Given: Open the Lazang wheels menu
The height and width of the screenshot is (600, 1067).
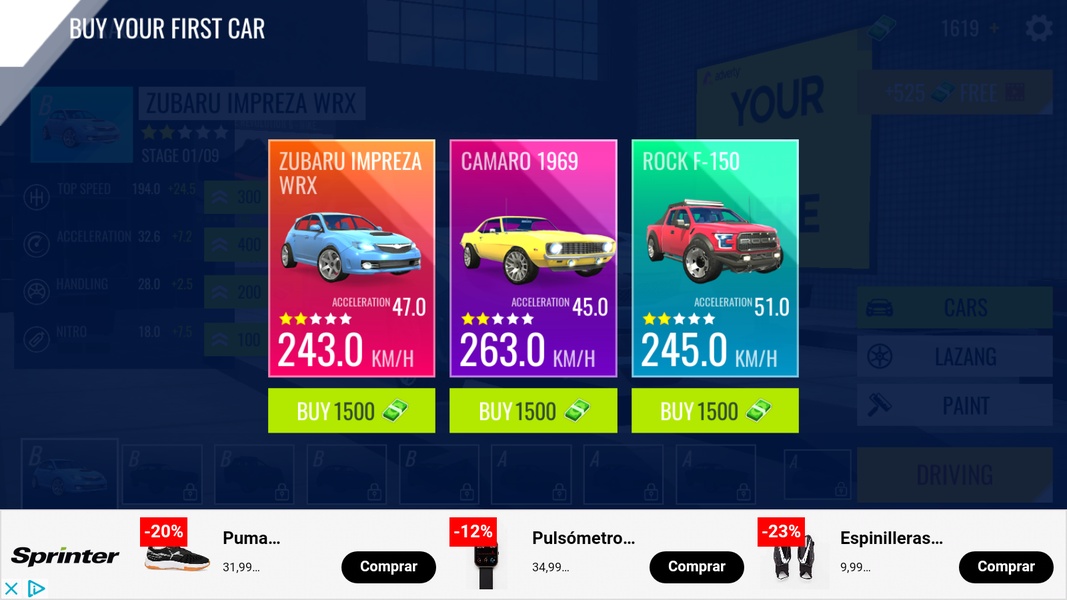Looking at the screenshot, I should (954, 356).
